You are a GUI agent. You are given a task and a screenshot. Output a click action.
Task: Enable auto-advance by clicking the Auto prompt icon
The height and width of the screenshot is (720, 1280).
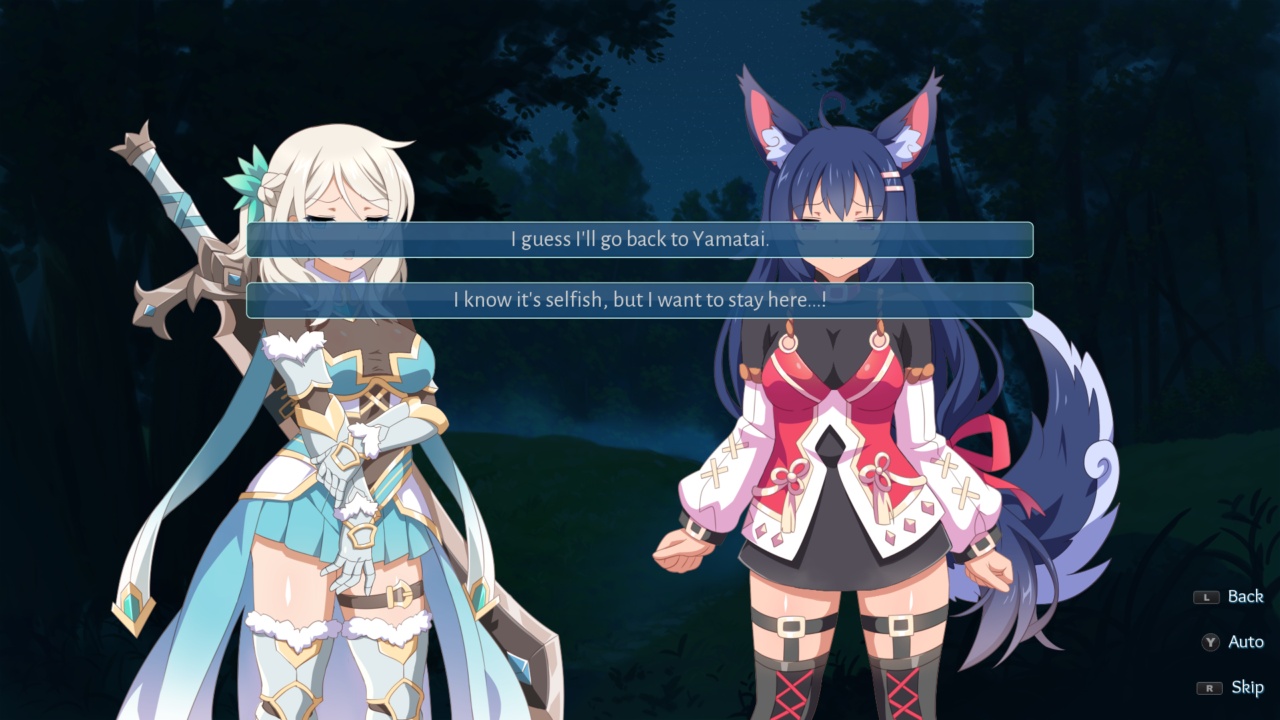click(x=1211, y=642)
